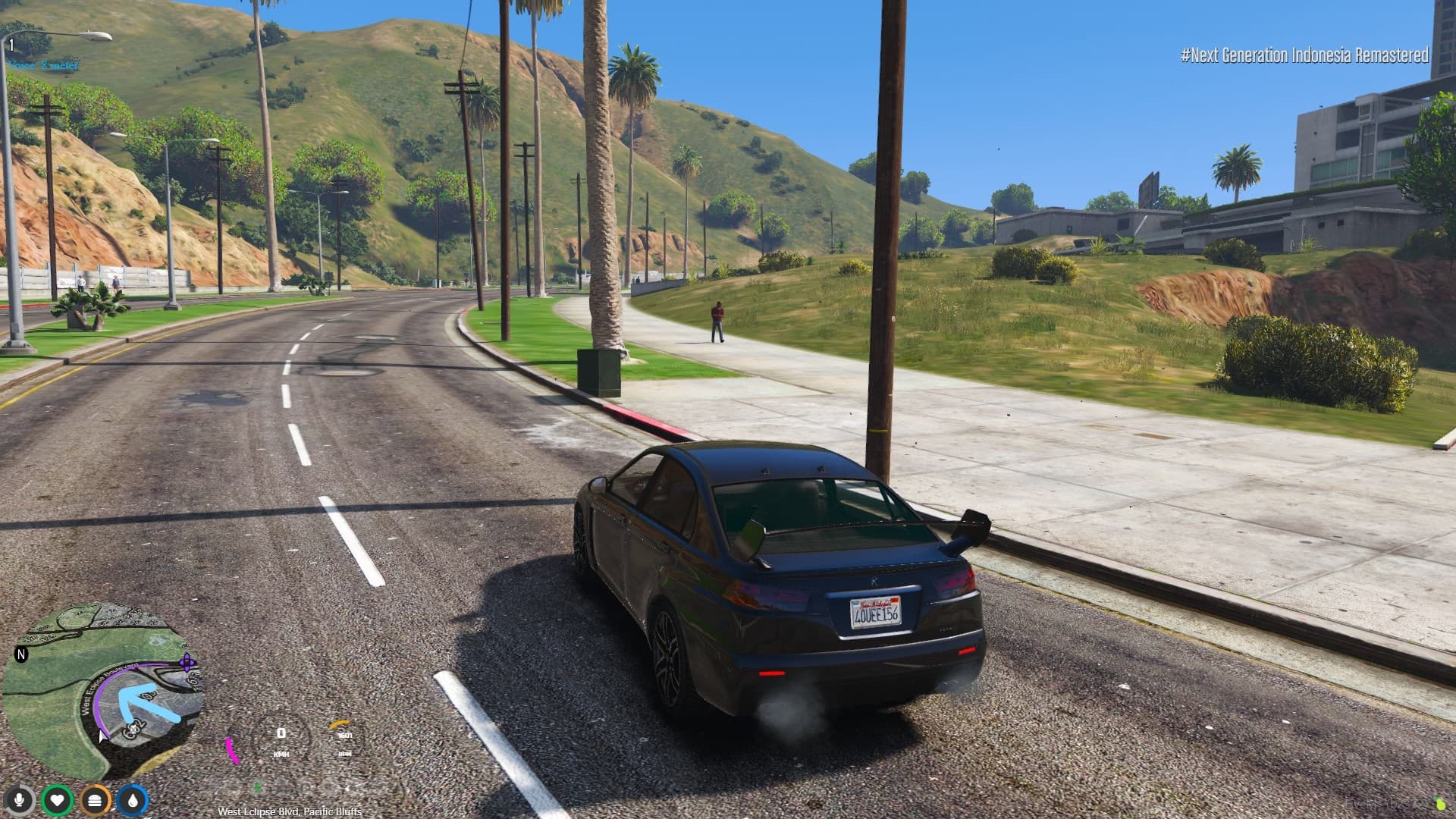Select the water drop thirst icon
The image size is (1456, 819).
coord(133,800)
